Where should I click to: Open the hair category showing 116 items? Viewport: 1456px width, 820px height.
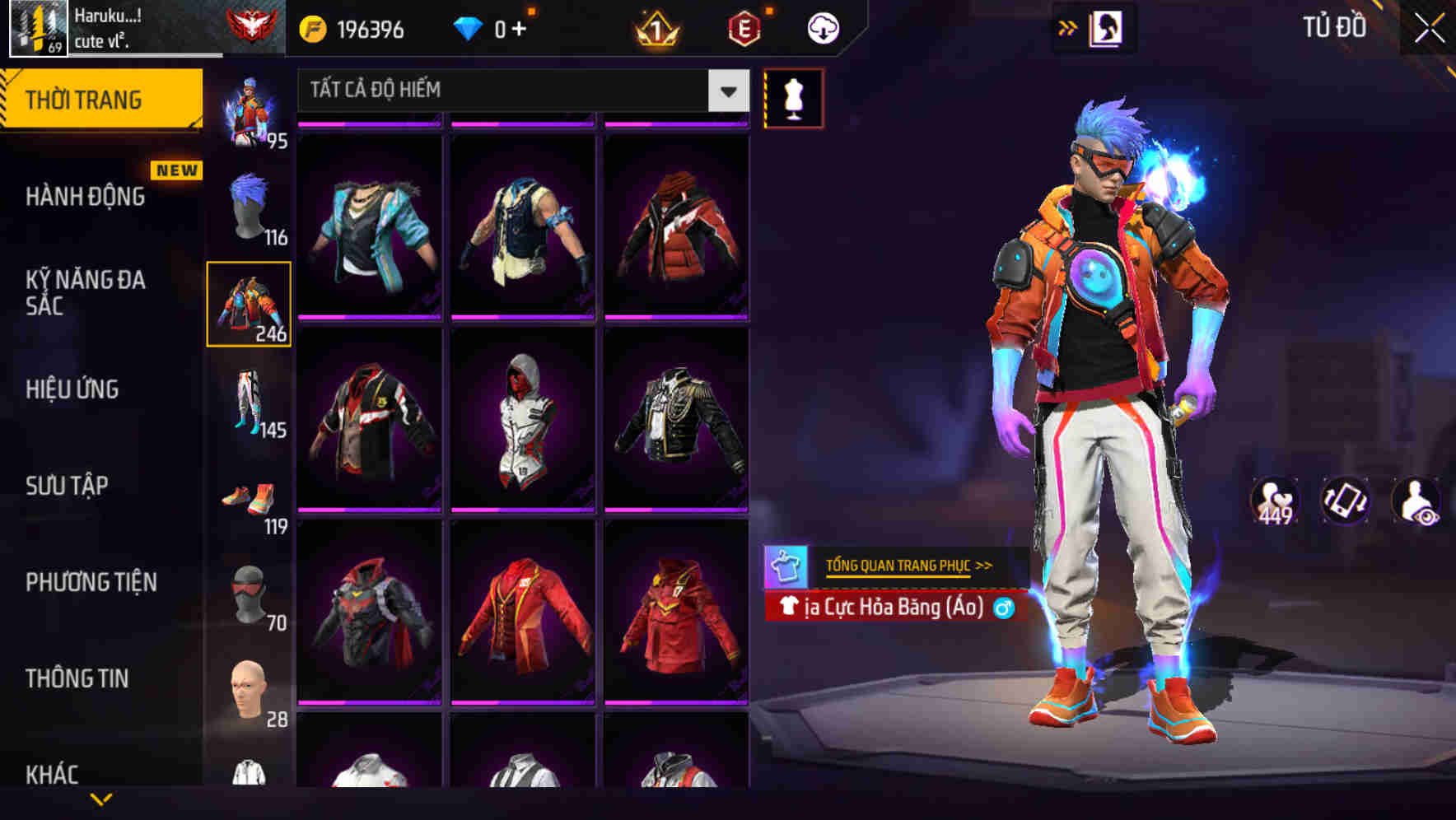pyautogui.click(x=250, y=202)
